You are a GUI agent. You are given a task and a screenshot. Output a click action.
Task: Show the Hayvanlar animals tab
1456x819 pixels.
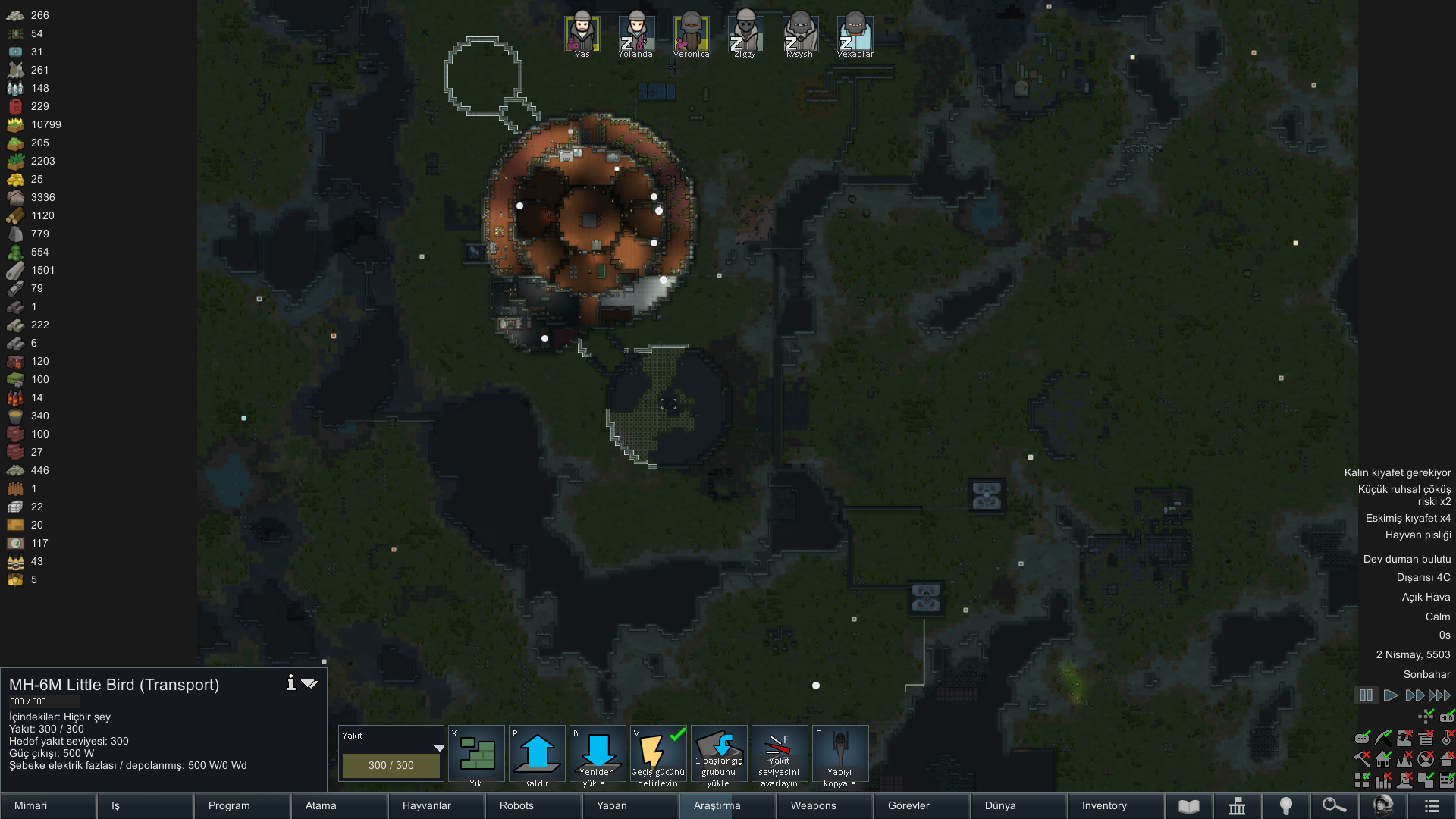436,805
